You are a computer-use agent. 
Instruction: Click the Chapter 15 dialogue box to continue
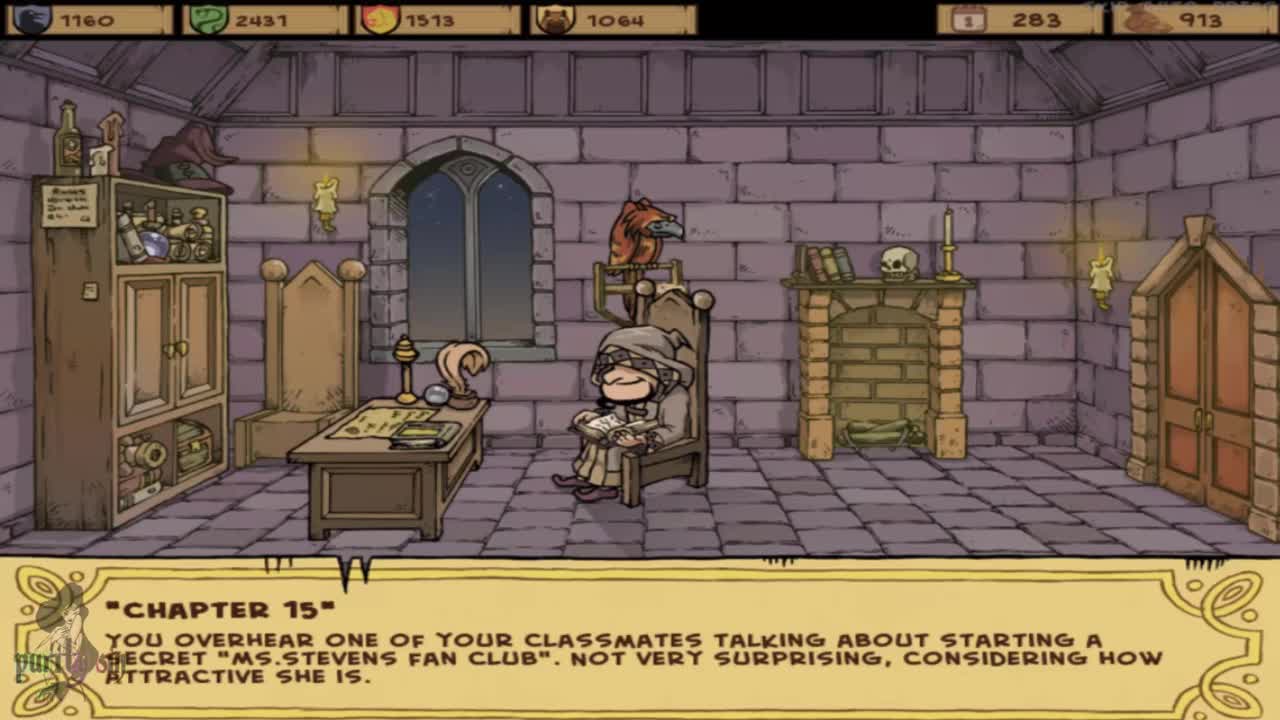click(640, 640)
